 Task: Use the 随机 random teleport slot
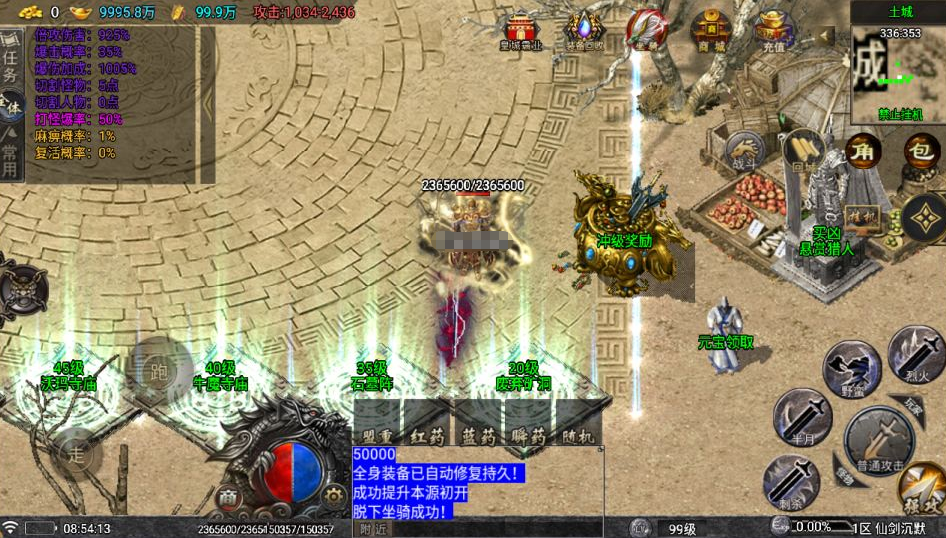pyautogui.click(x=579, y=424)
